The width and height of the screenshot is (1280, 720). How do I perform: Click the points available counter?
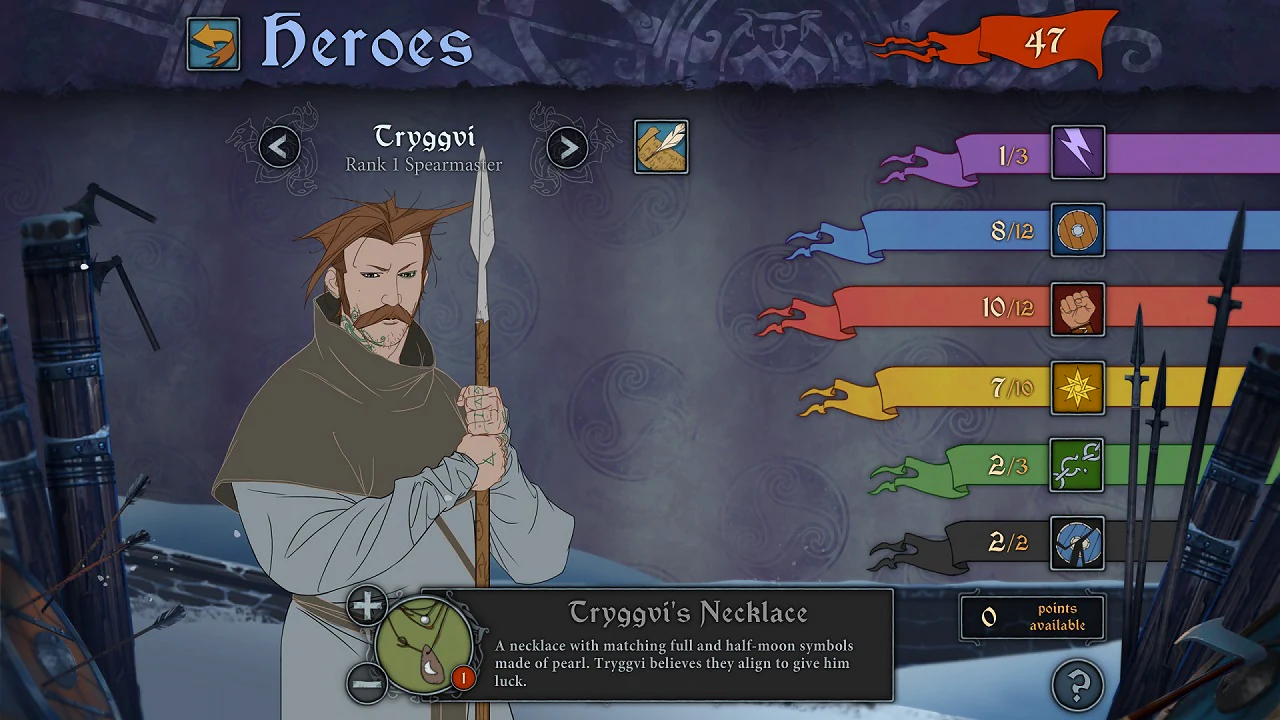click(x=1032, y=617)
